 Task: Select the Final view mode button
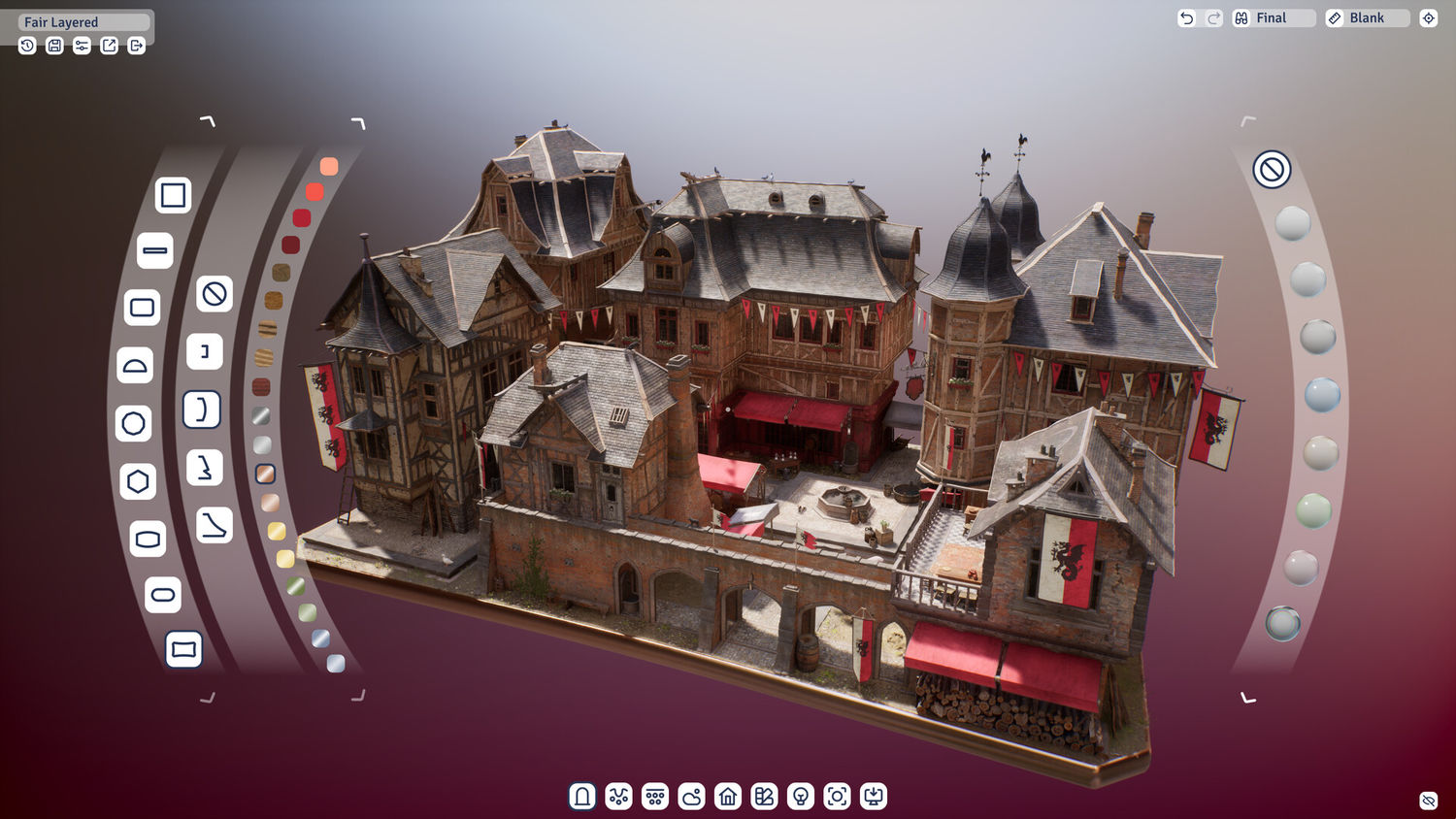tap(1273, 18)
